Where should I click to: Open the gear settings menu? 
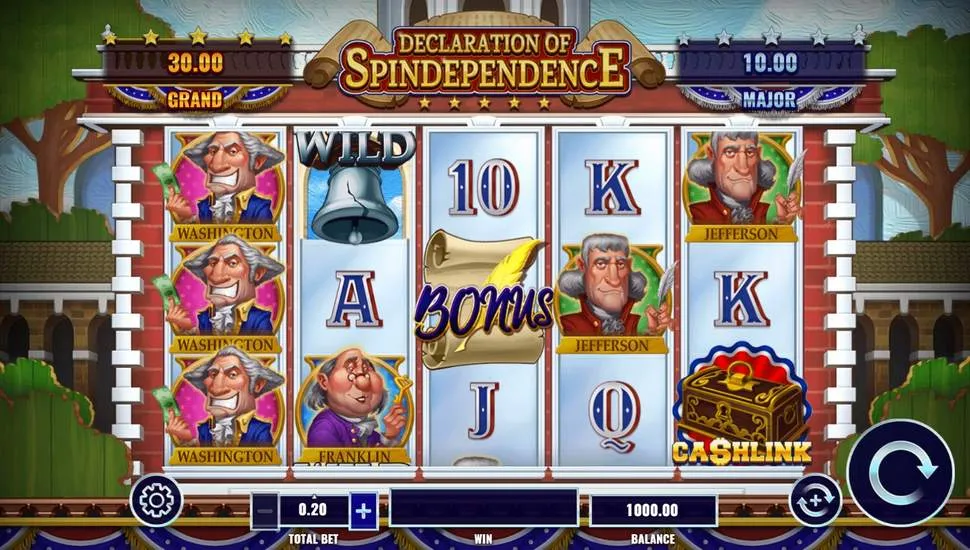coord(156,498)
